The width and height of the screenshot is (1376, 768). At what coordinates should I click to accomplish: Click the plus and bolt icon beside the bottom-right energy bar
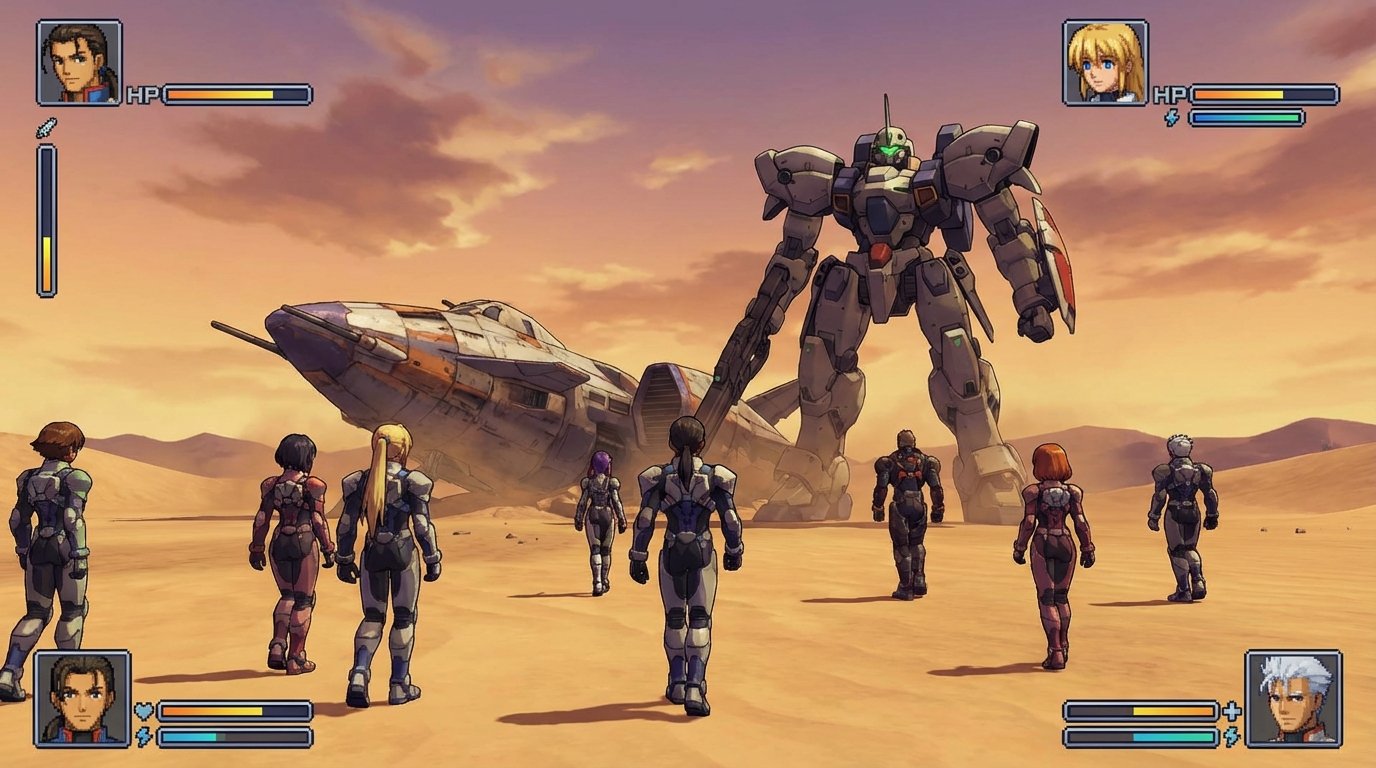[1231, 736]
